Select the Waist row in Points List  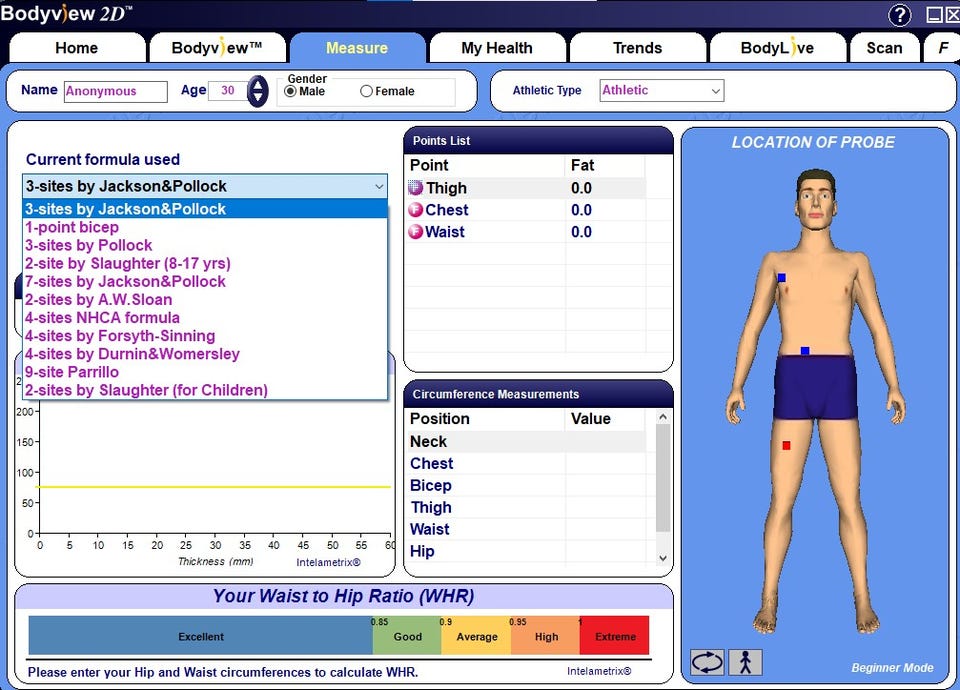pos(445,232)
